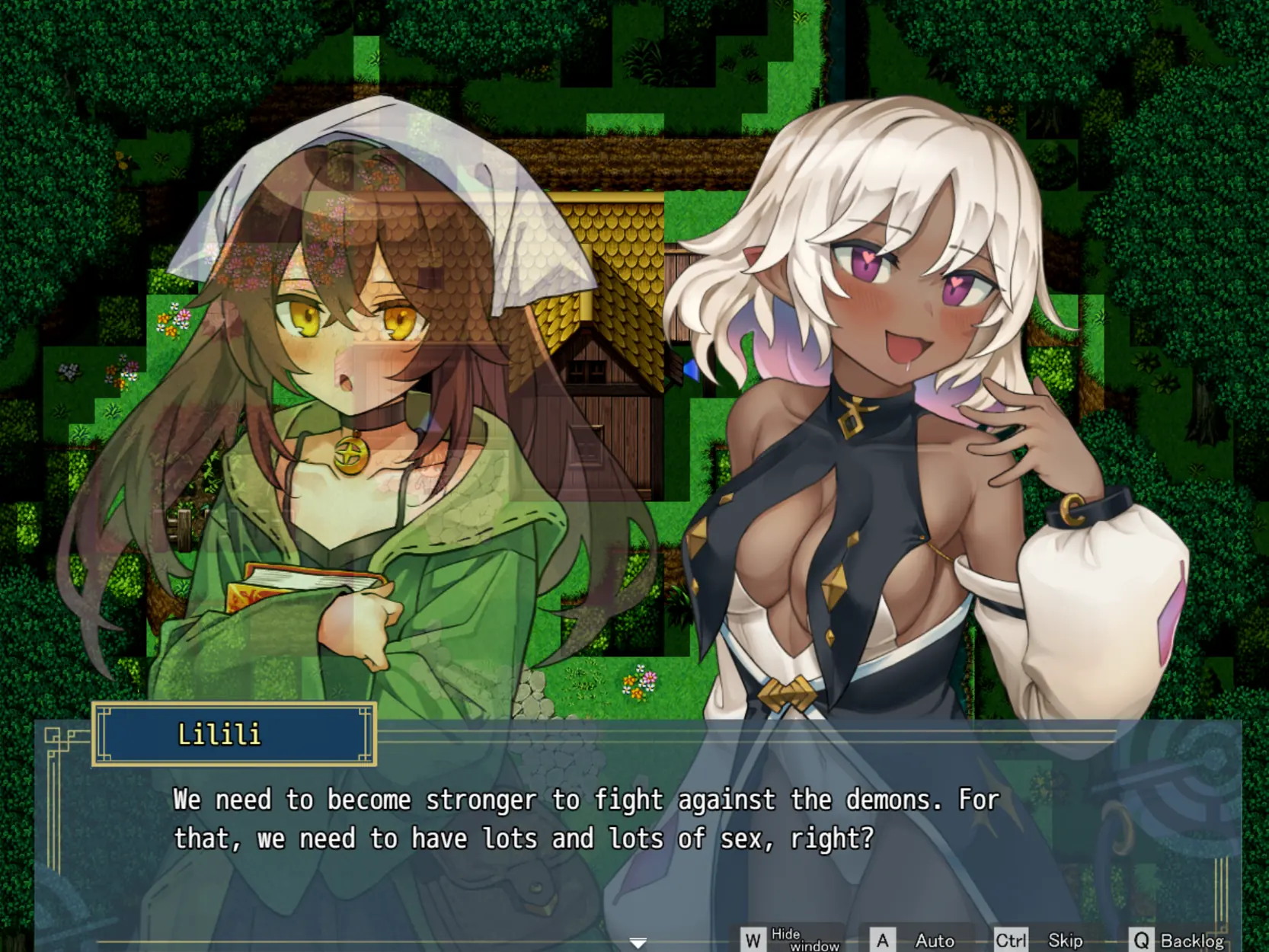Enable Auto text advance

pos(919,941)
